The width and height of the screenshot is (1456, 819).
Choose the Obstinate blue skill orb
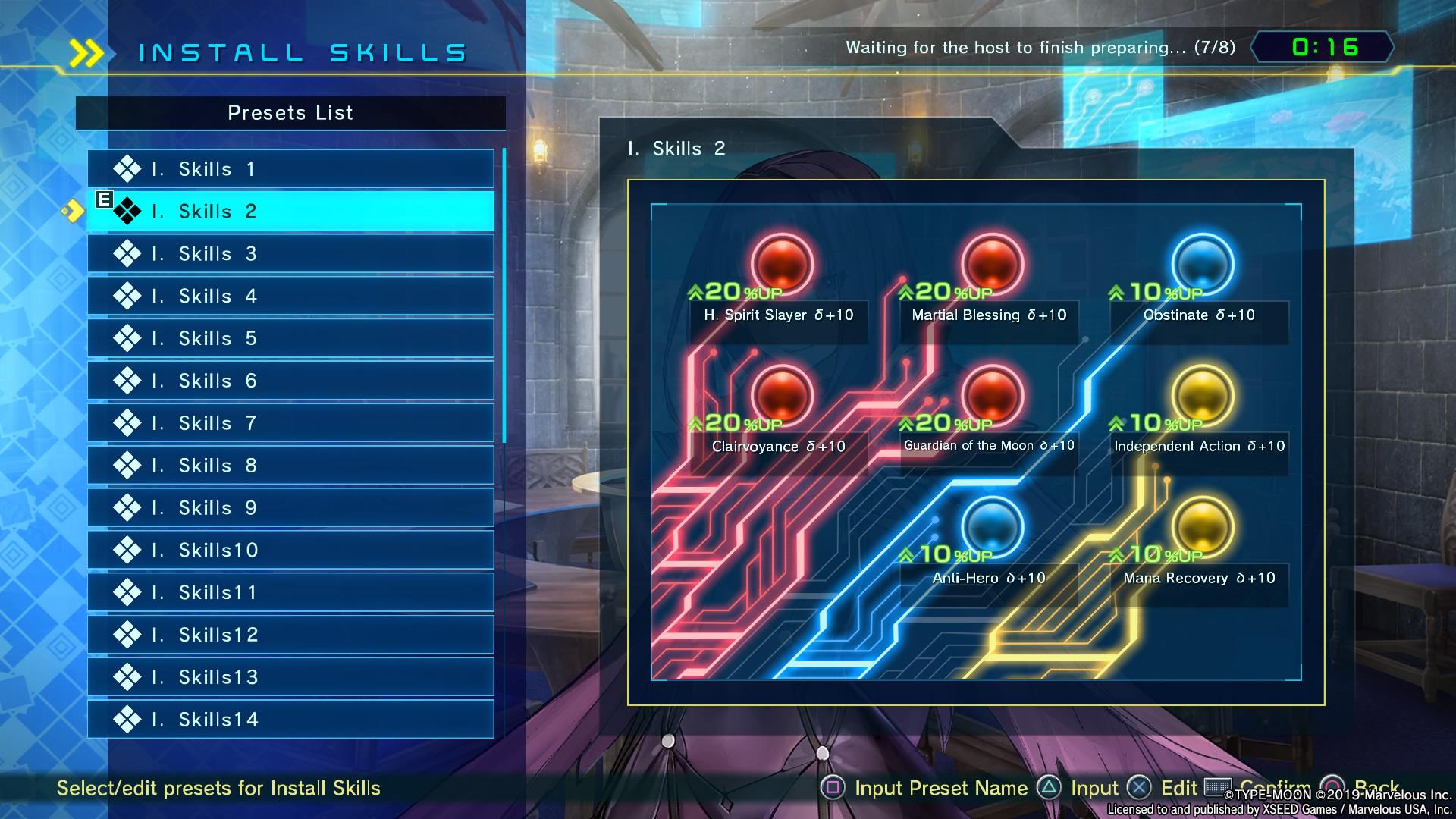point(1203,264)
